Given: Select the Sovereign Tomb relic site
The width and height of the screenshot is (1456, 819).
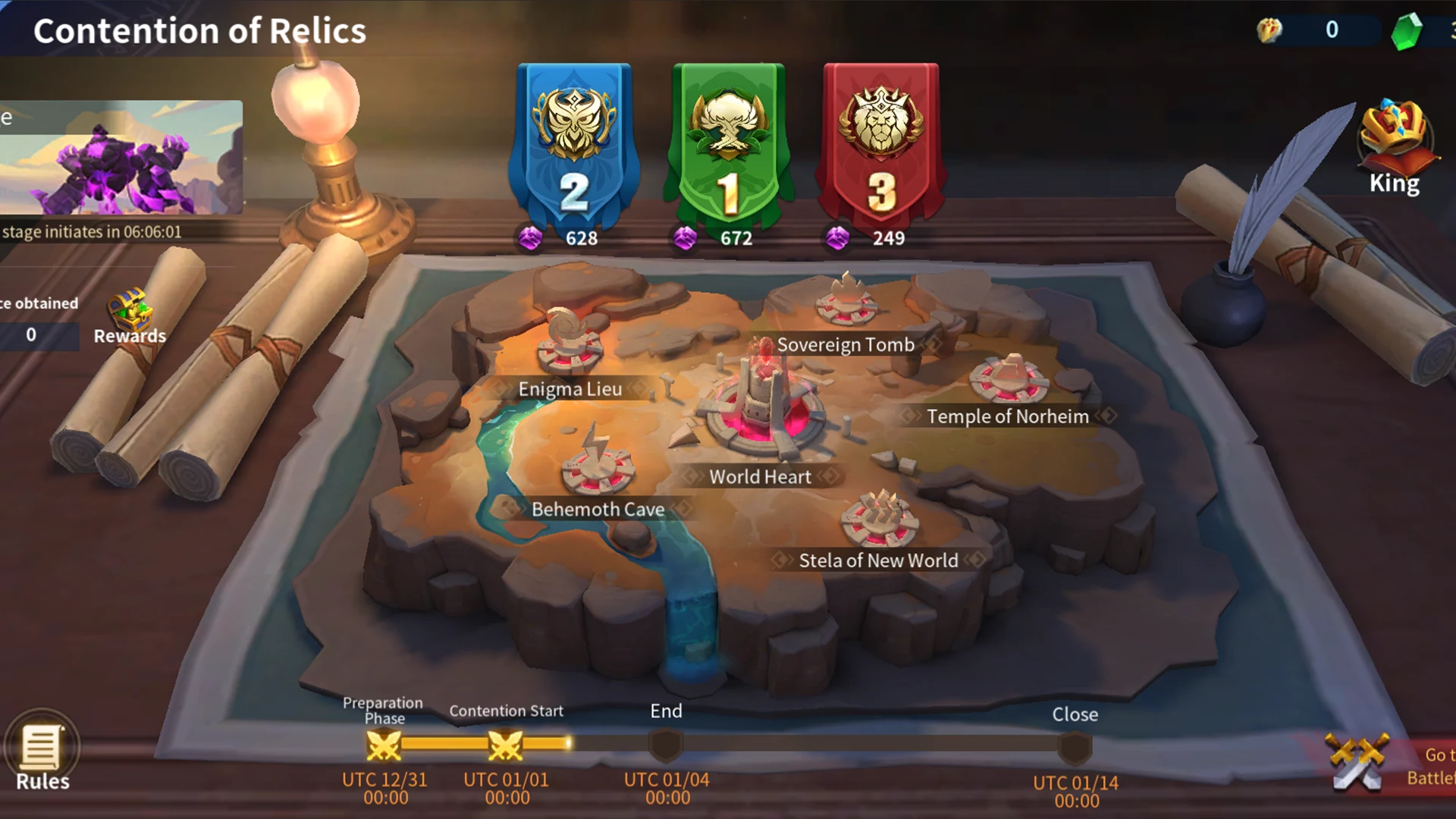Looking at the screenshot, I should pyautogui.click(x=846, y=305).
